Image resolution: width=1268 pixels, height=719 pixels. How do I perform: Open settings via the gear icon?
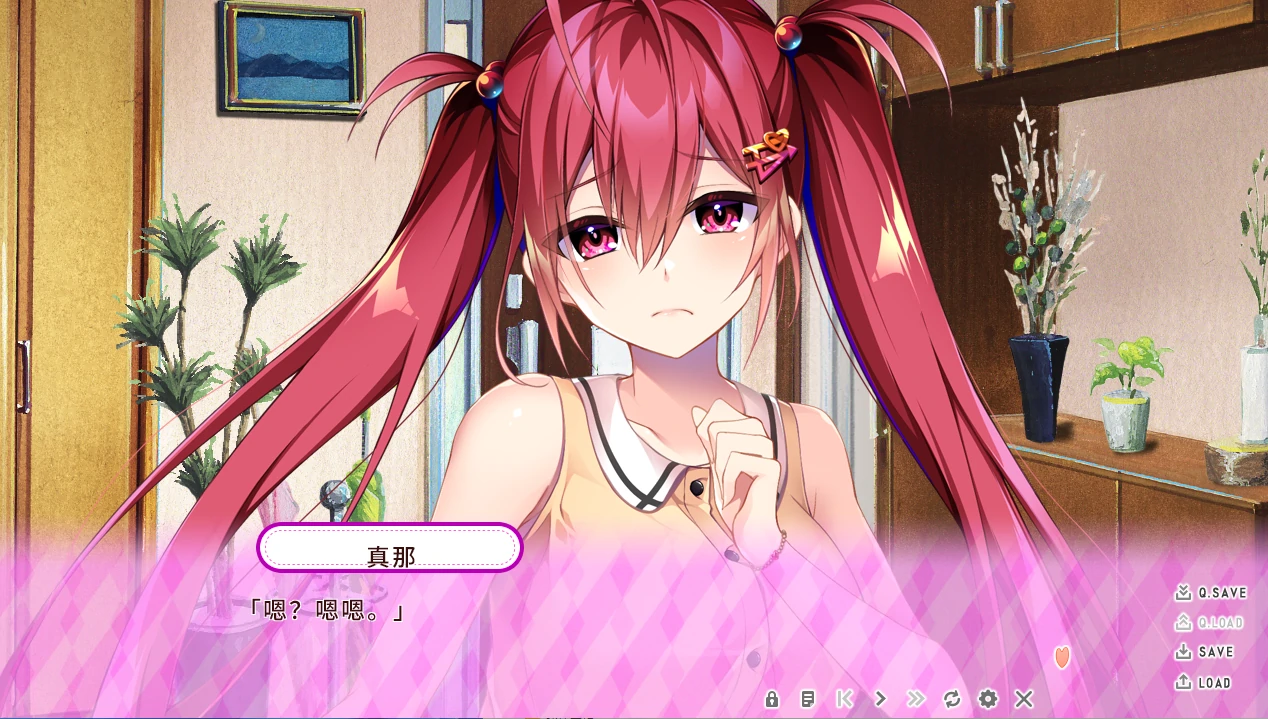(988, 699)
